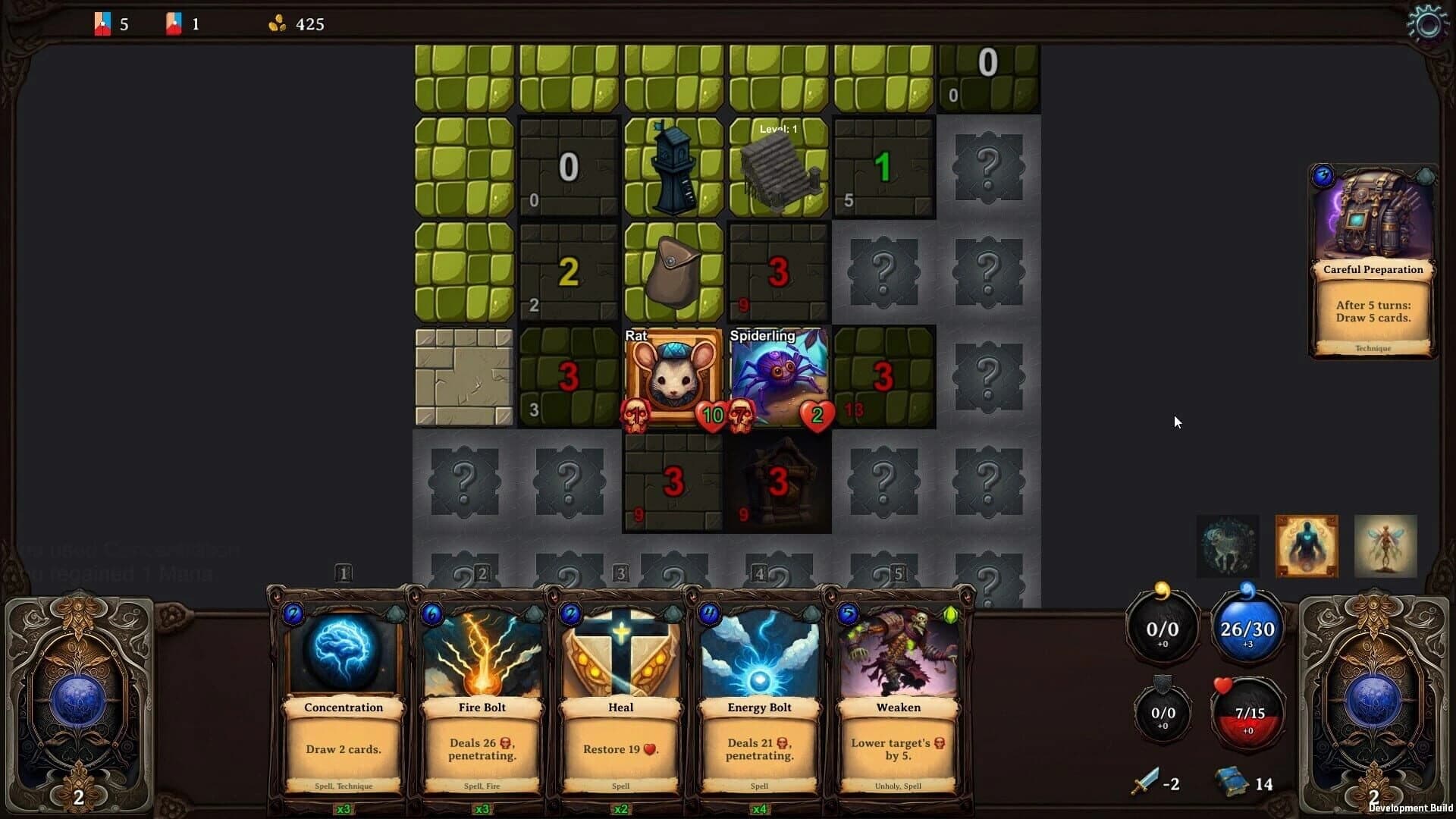1456x819 pixels.
Task: Click the ghostly ram summon portrait
Action: click(1228, 546)
